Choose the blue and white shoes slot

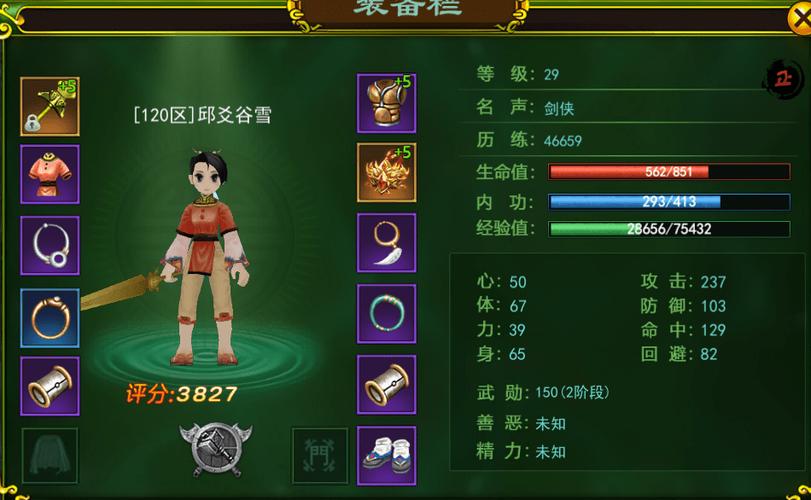387,456
